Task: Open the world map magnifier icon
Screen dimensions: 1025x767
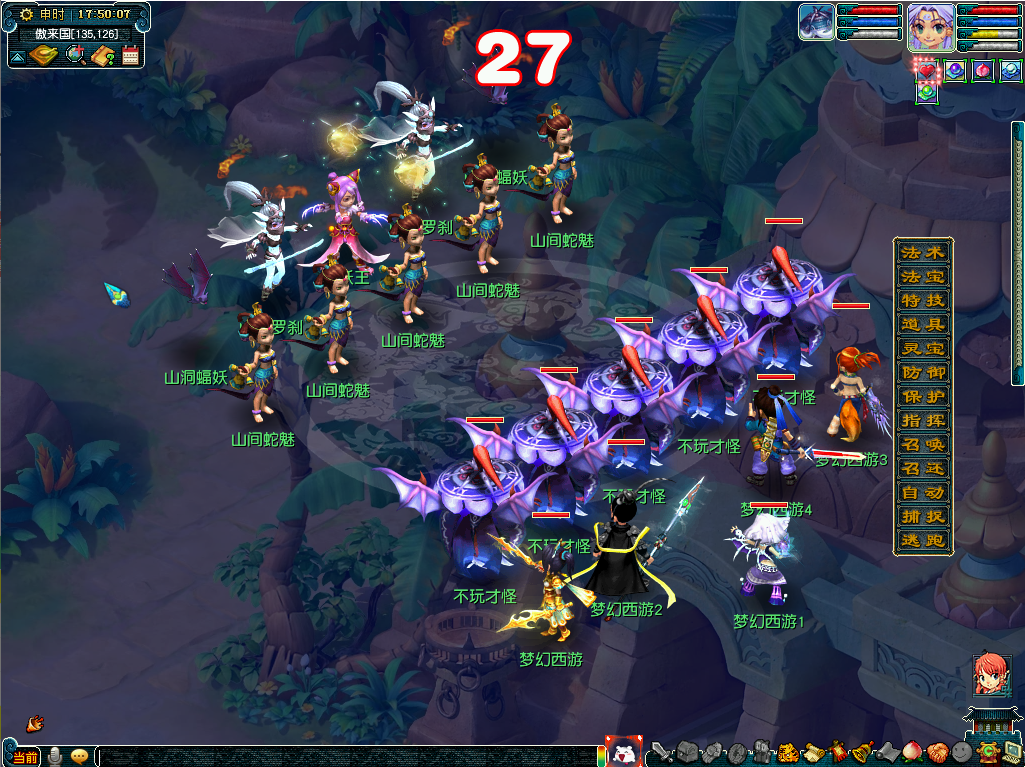Action: pyautogui.click(x=75, y=54)
